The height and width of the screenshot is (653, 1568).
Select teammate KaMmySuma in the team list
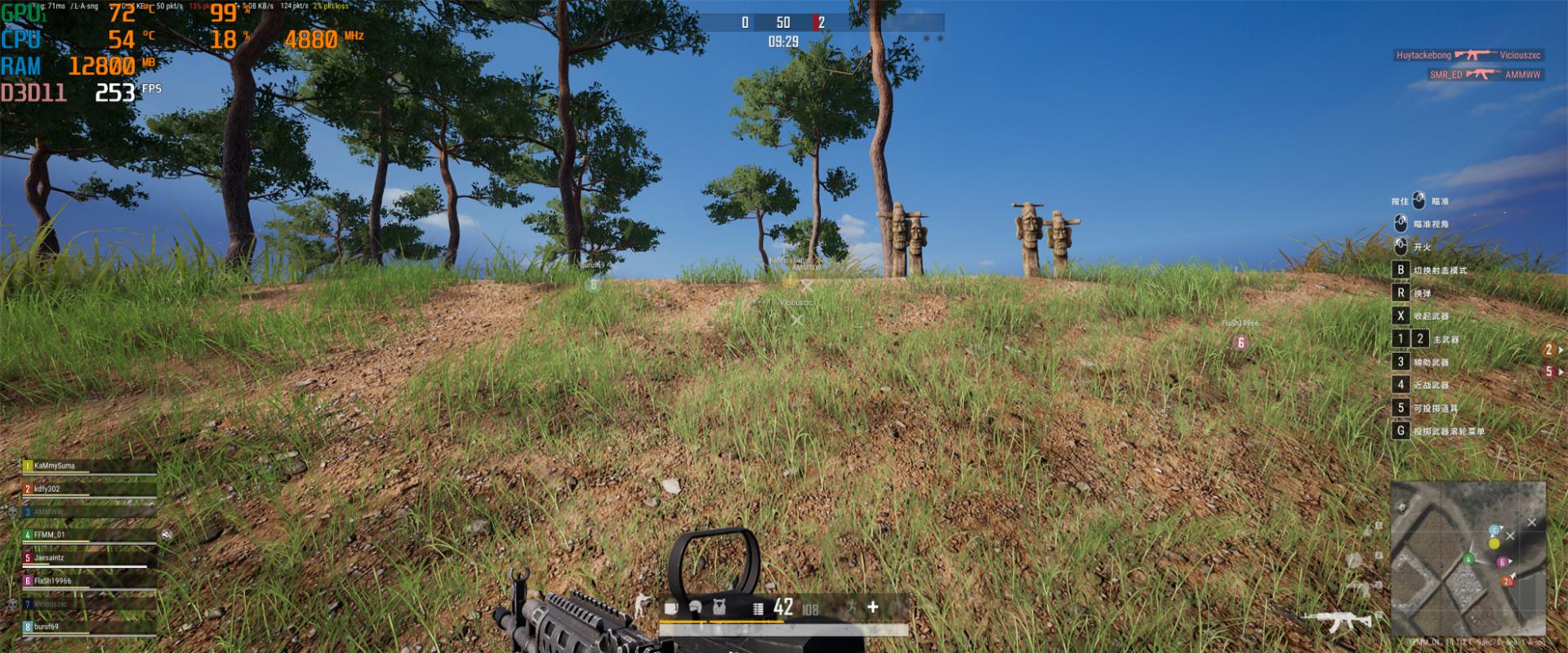click(x=55, y=466)
